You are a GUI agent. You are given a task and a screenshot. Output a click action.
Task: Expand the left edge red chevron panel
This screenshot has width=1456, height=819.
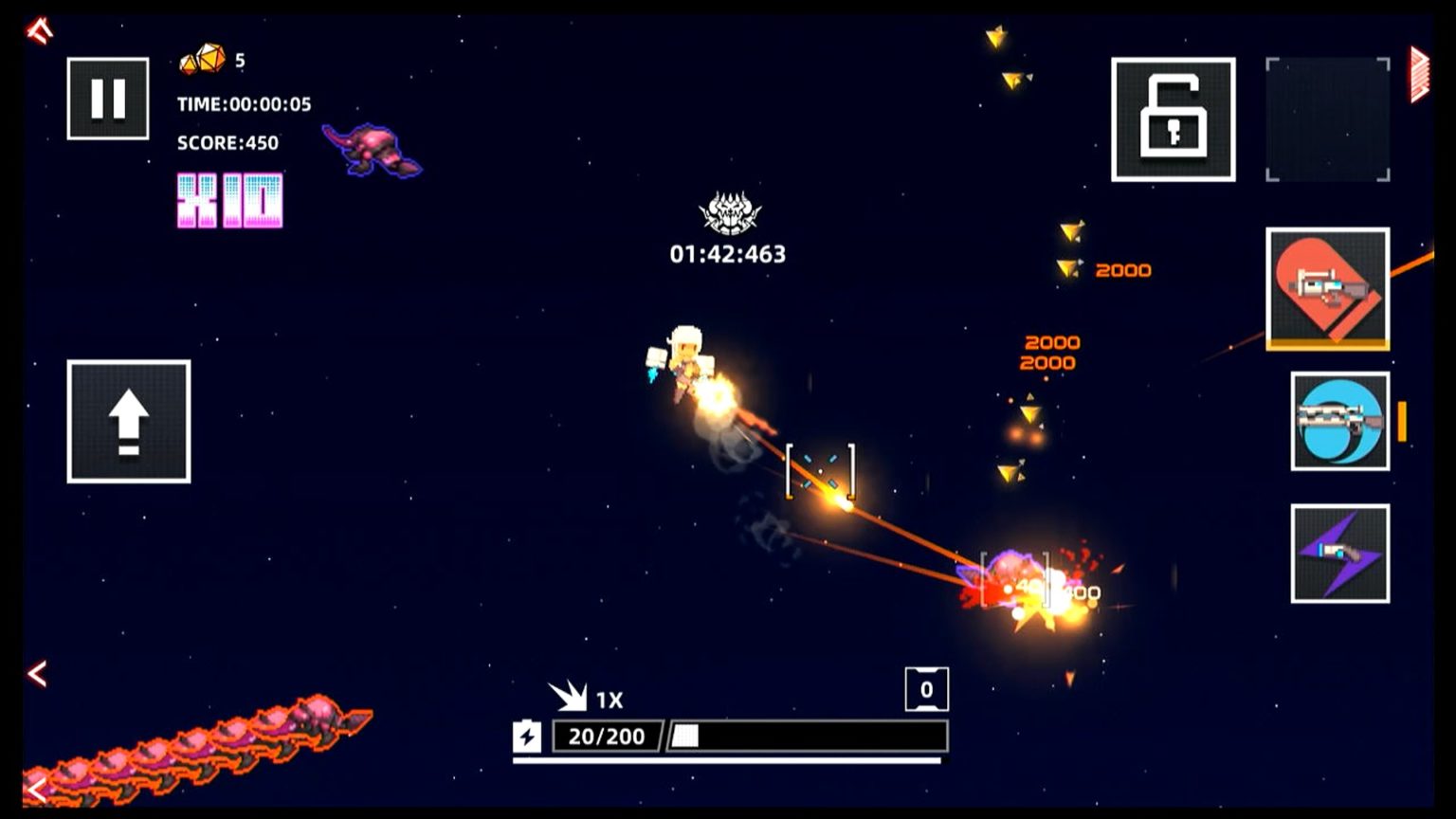point(36,673)
